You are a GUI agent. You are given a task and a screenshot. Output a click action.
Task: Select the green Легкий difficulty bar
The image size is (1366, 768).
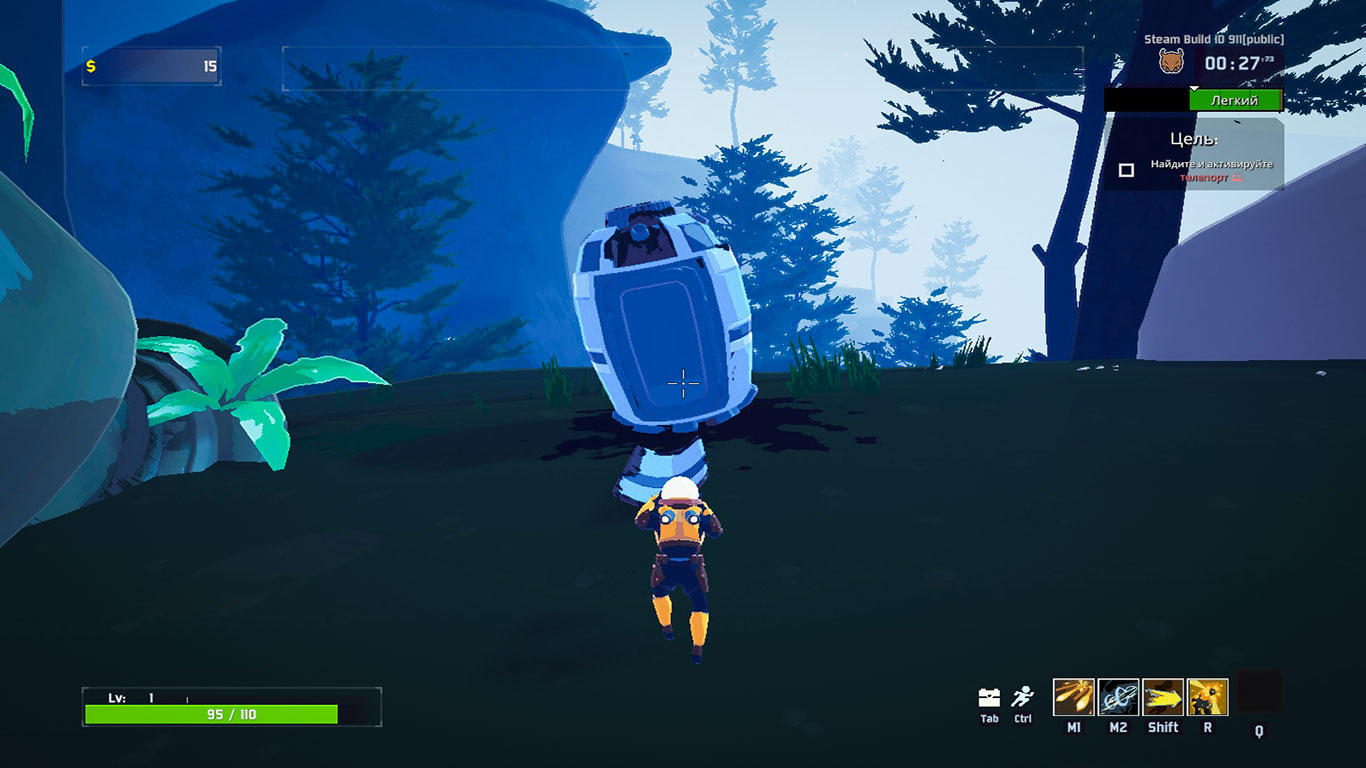click(x=1235, y=100)
